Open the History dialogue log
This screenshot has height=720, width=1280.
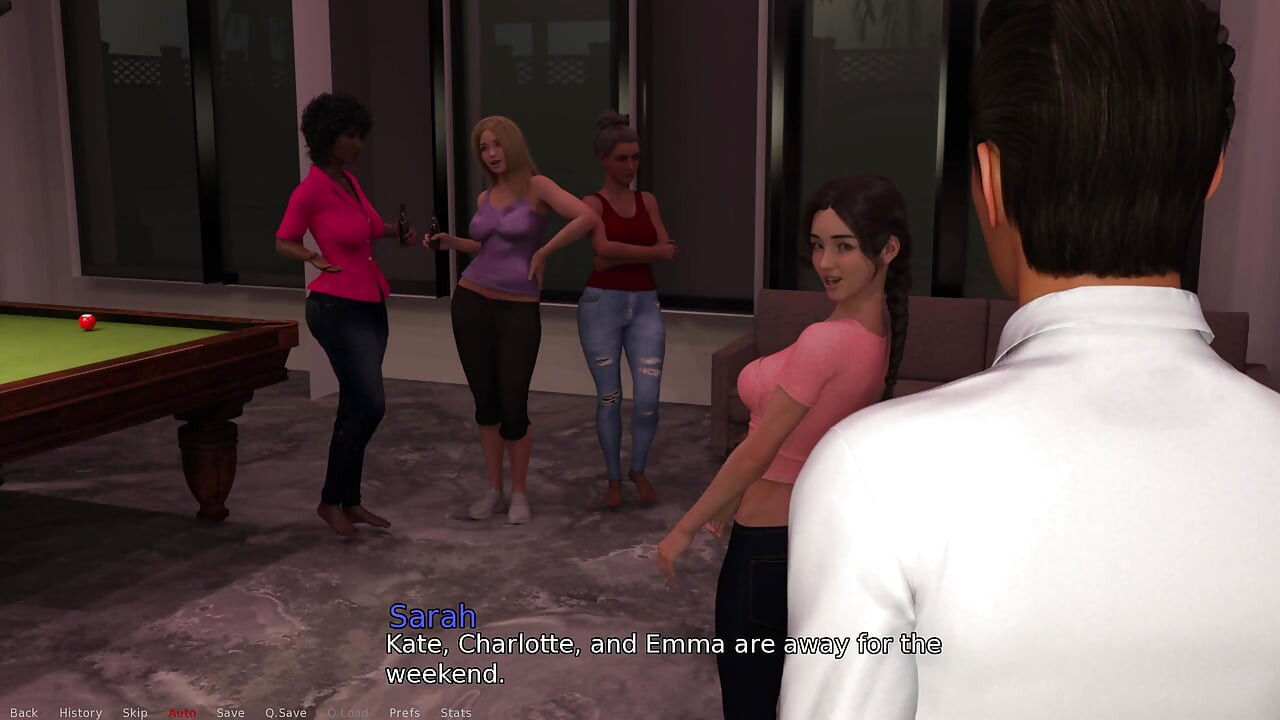coord(80,713)
